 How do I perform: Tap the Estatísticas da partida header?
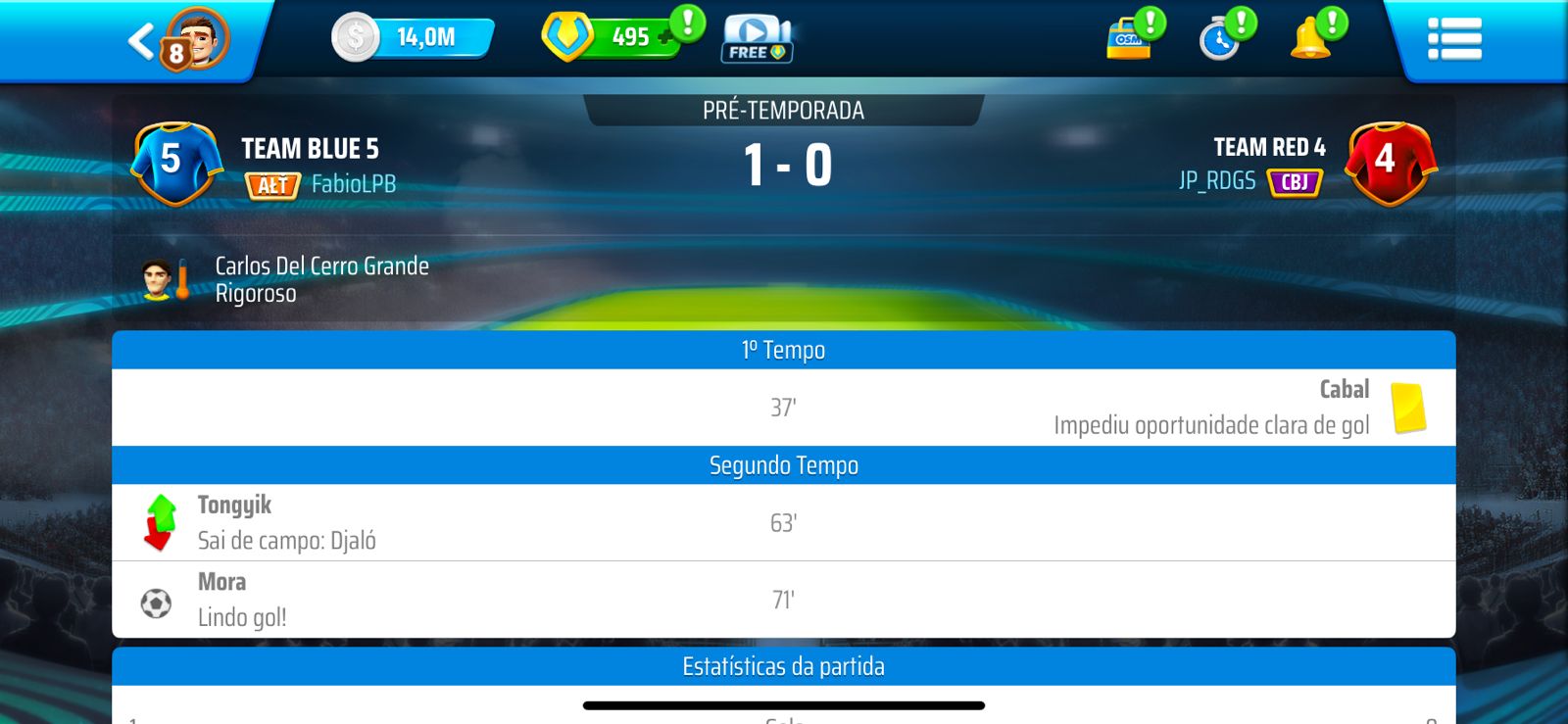pos(783,666)
